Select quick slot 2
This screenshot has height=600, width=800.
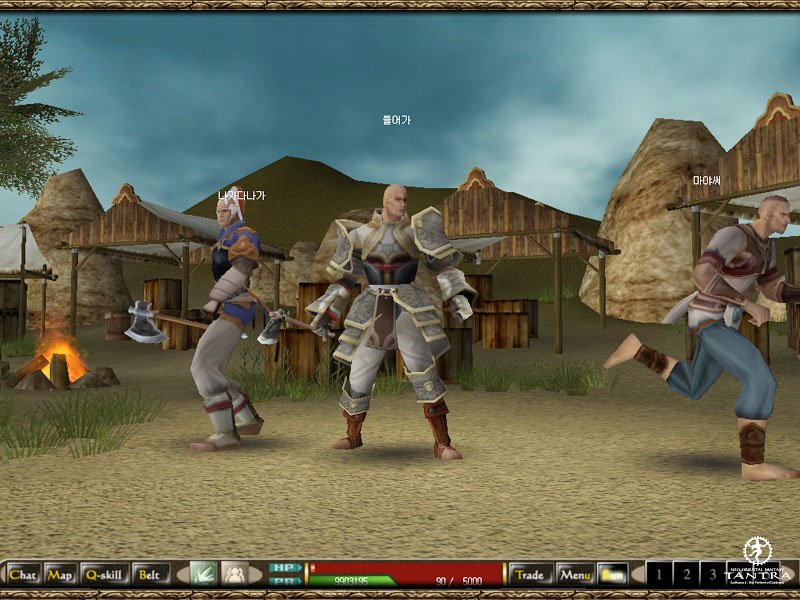[686, 575]
